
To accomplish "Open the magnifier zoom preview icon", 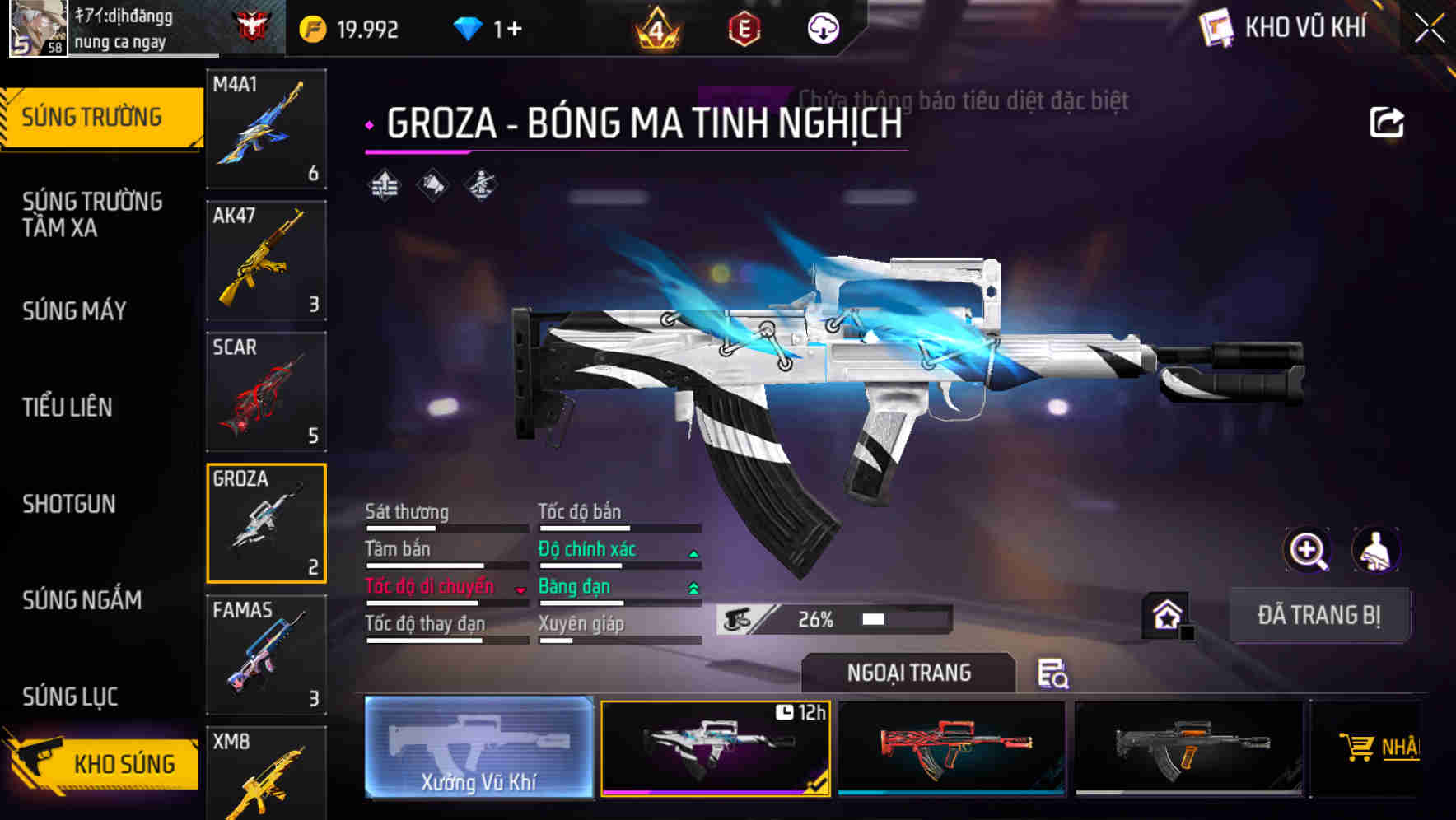I will tap(1308, 550).
